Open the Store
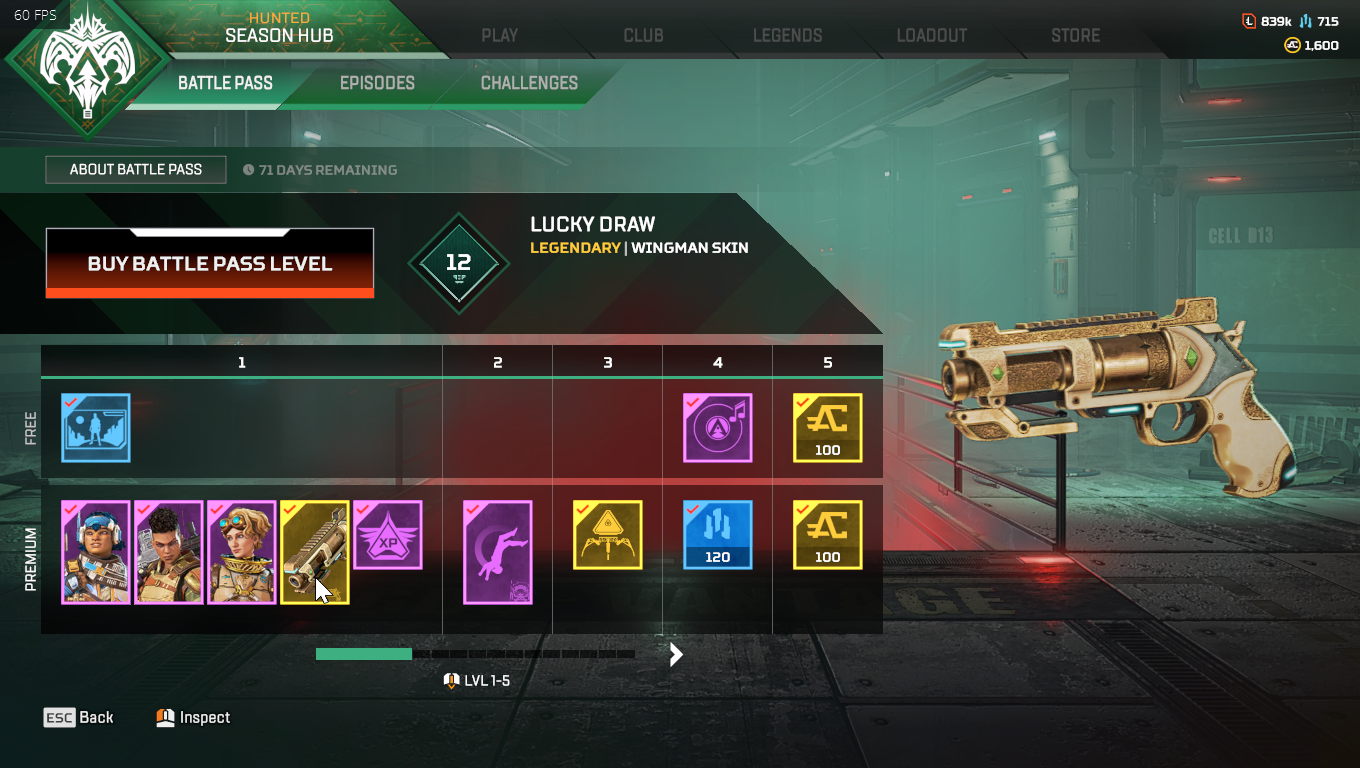 (1075, 35)
